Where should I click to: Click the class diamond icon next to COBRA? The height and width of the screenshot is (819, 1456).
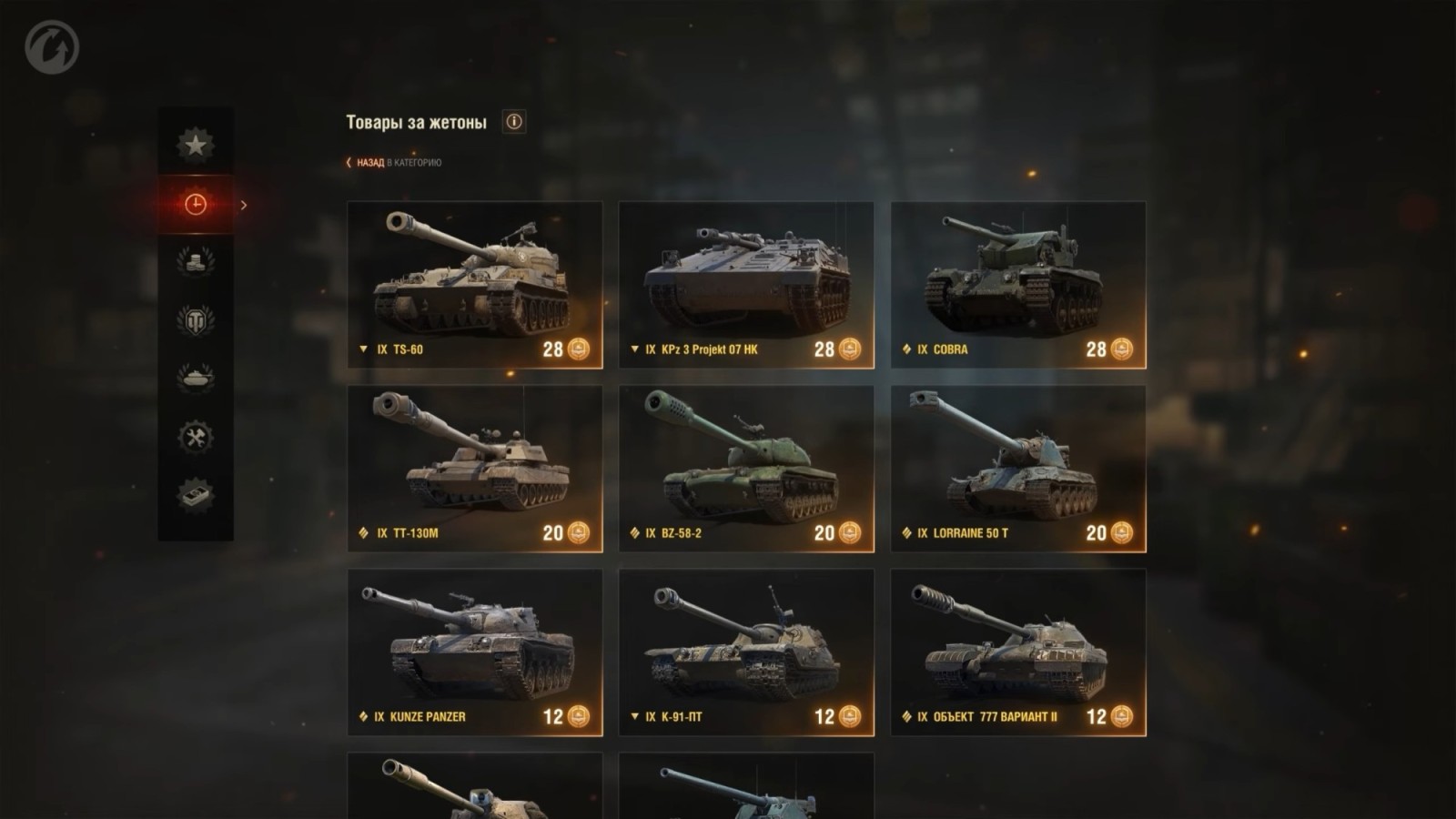(x=905, y=347)
